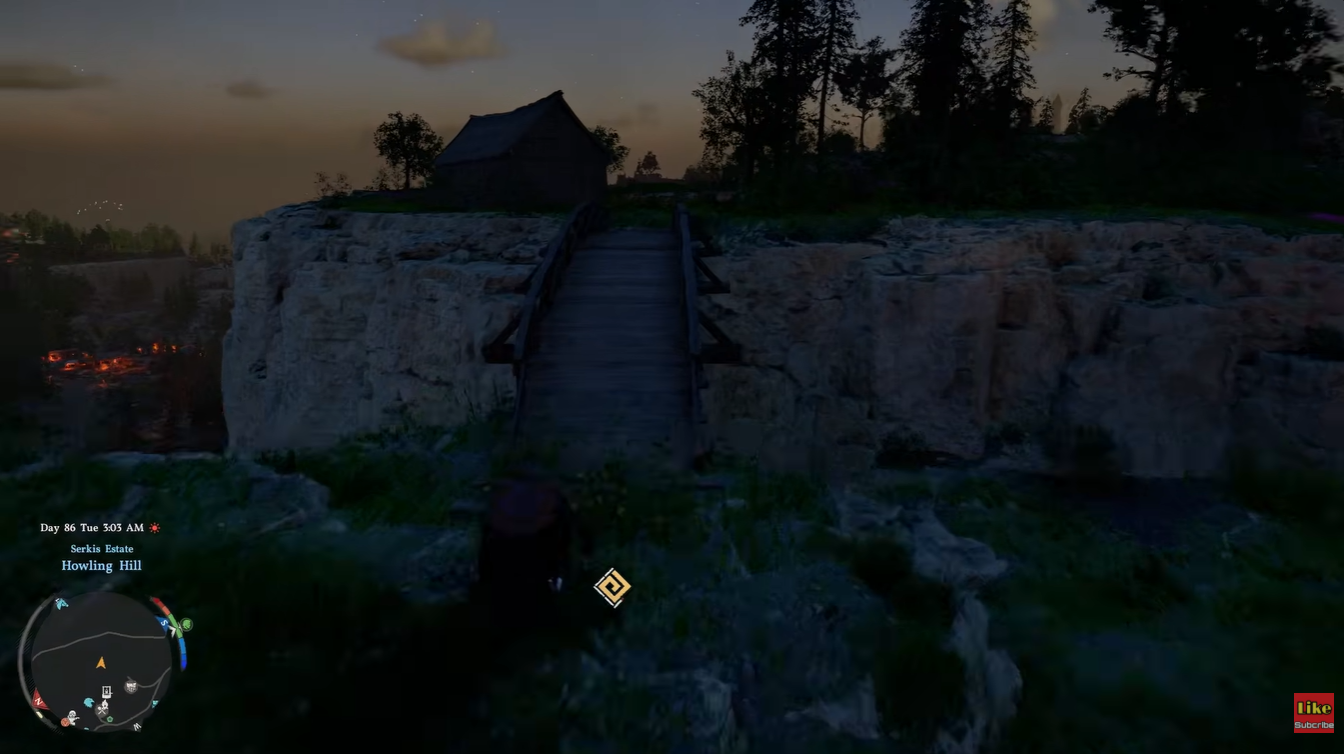The height and width of the screenshot is (754, 1344).
Task: Select the Howling Hill location label
Action: pyautogui.click(x=101, y=565)
